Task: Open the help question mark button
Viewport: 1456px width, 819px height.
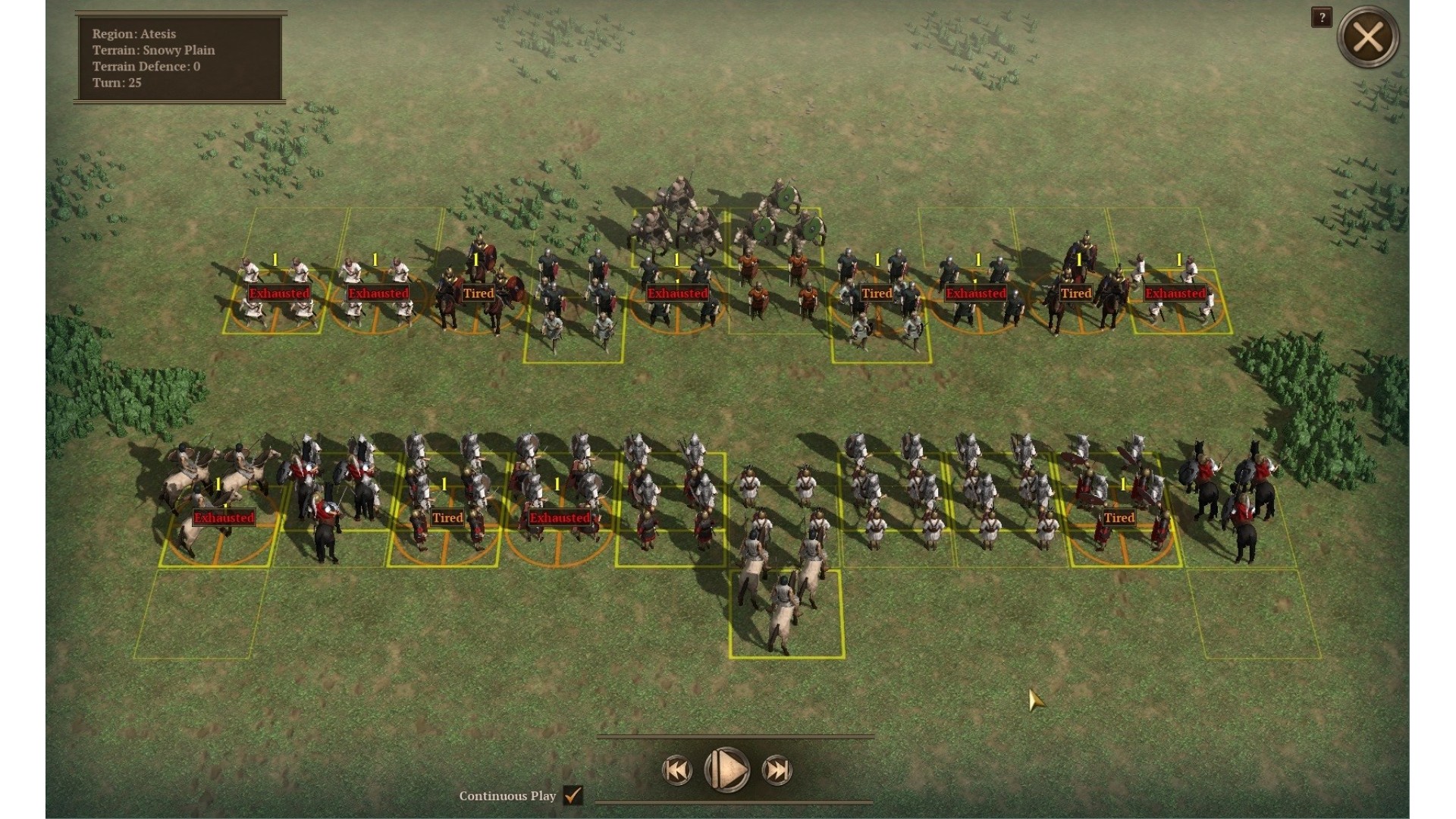Action: (x=1321, y=17)
